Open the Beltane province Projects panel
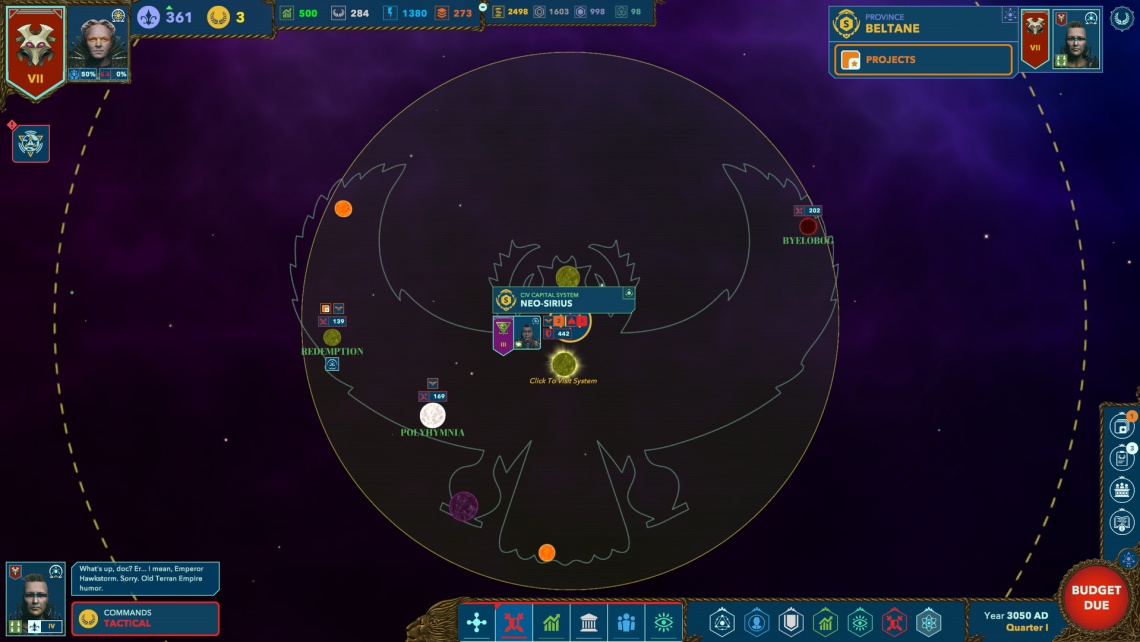1140x642 pixels. (x=922, y=60)
